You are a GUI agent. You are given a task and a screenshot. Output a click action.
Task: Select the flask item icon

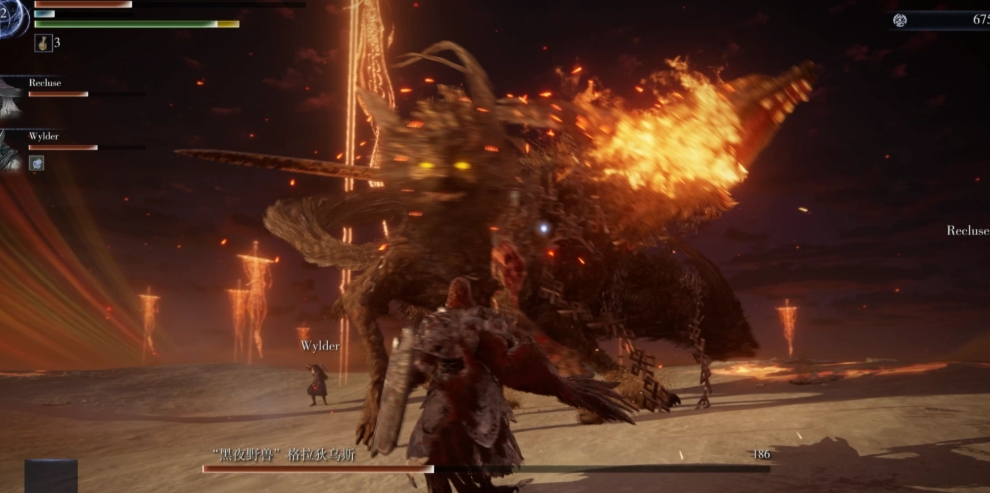pyautogui.click(x=42, y=43)
